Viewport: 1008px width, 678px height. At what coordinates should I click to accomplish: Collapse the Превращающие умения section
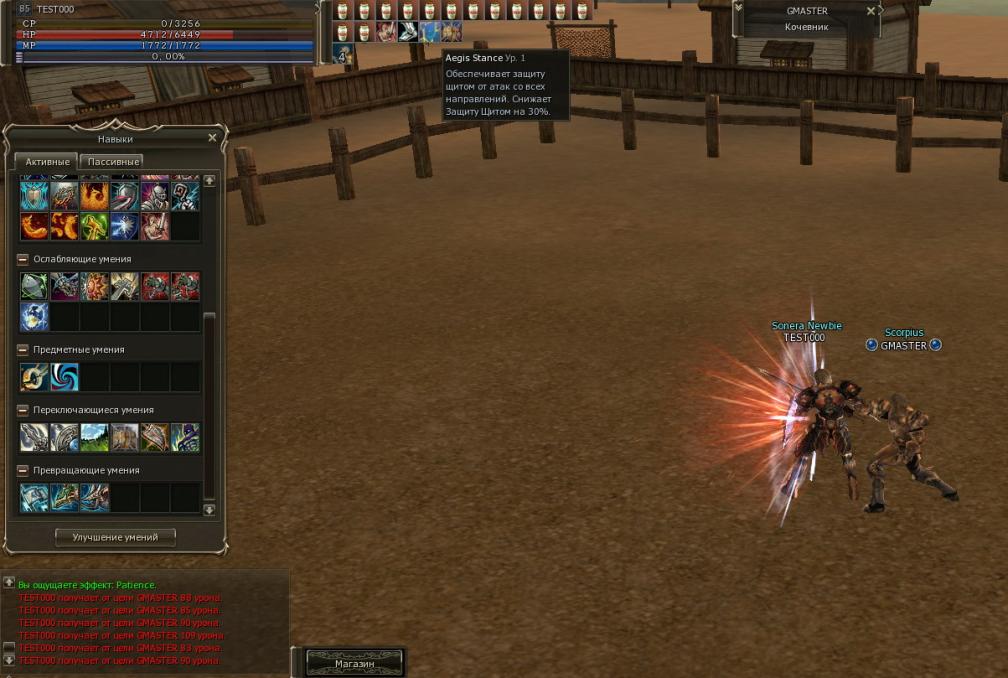23,470
